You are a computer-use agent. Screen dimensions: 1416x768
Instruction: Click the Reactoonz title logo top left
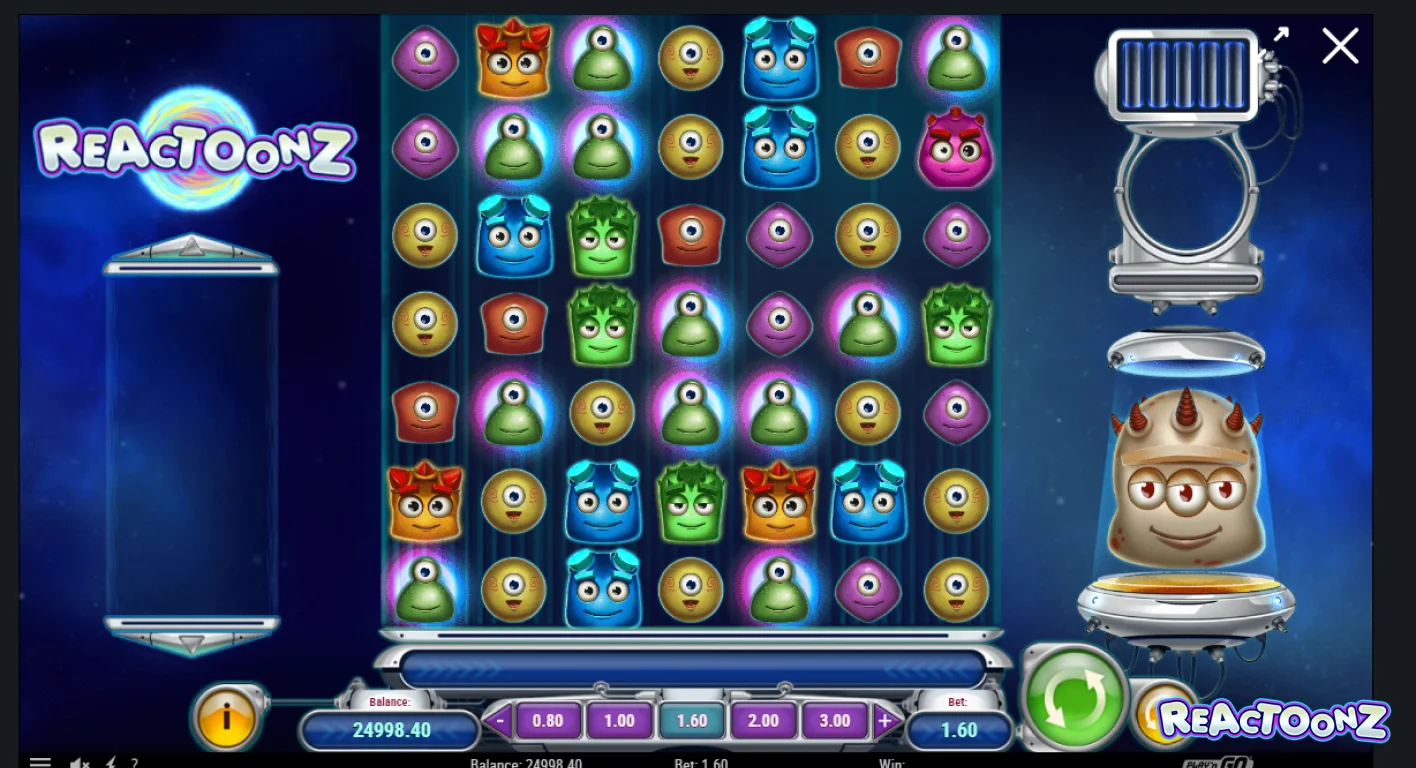197,149
